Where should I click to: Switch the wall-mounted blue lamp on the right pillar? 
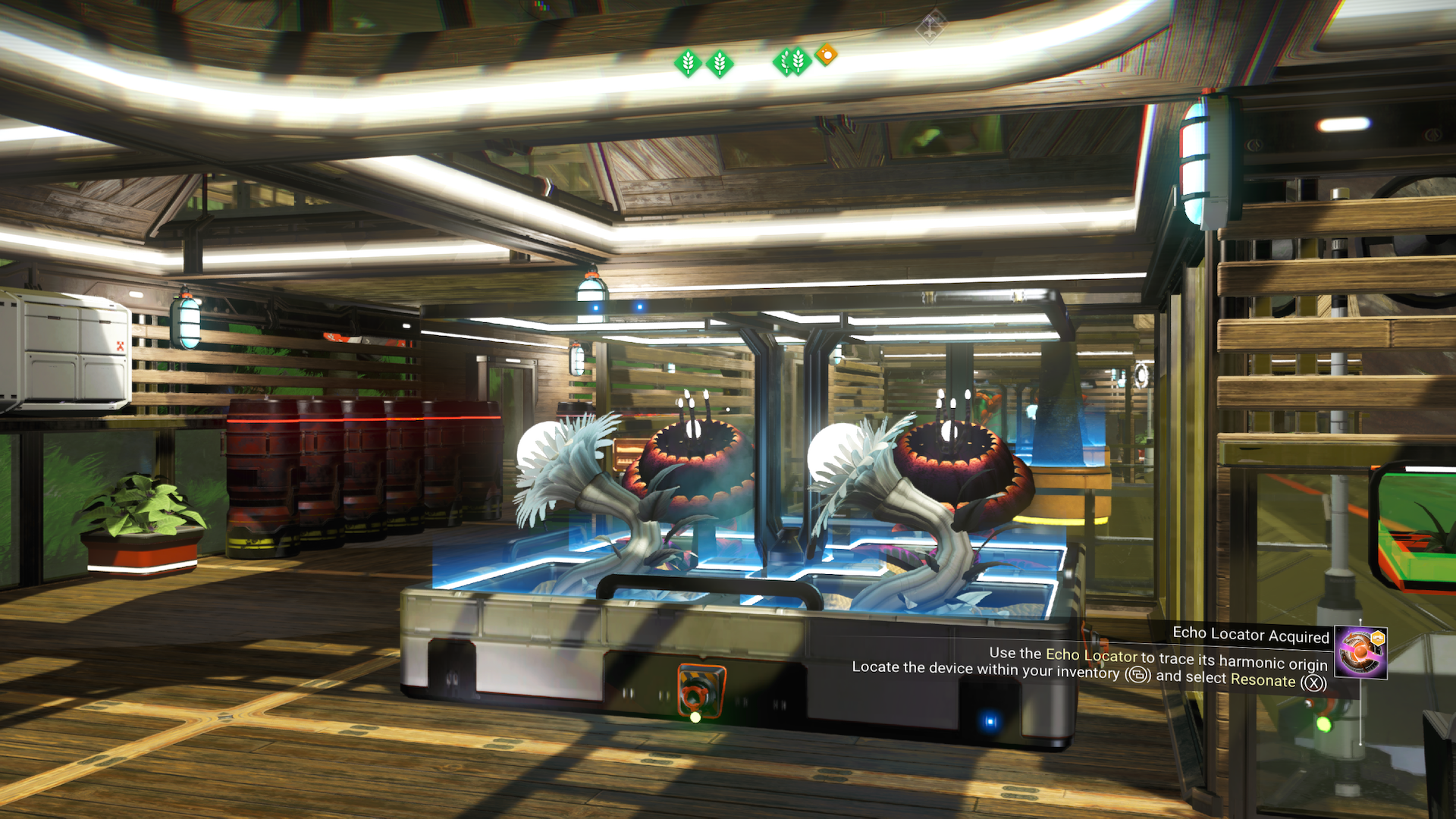click(1196, 167)
